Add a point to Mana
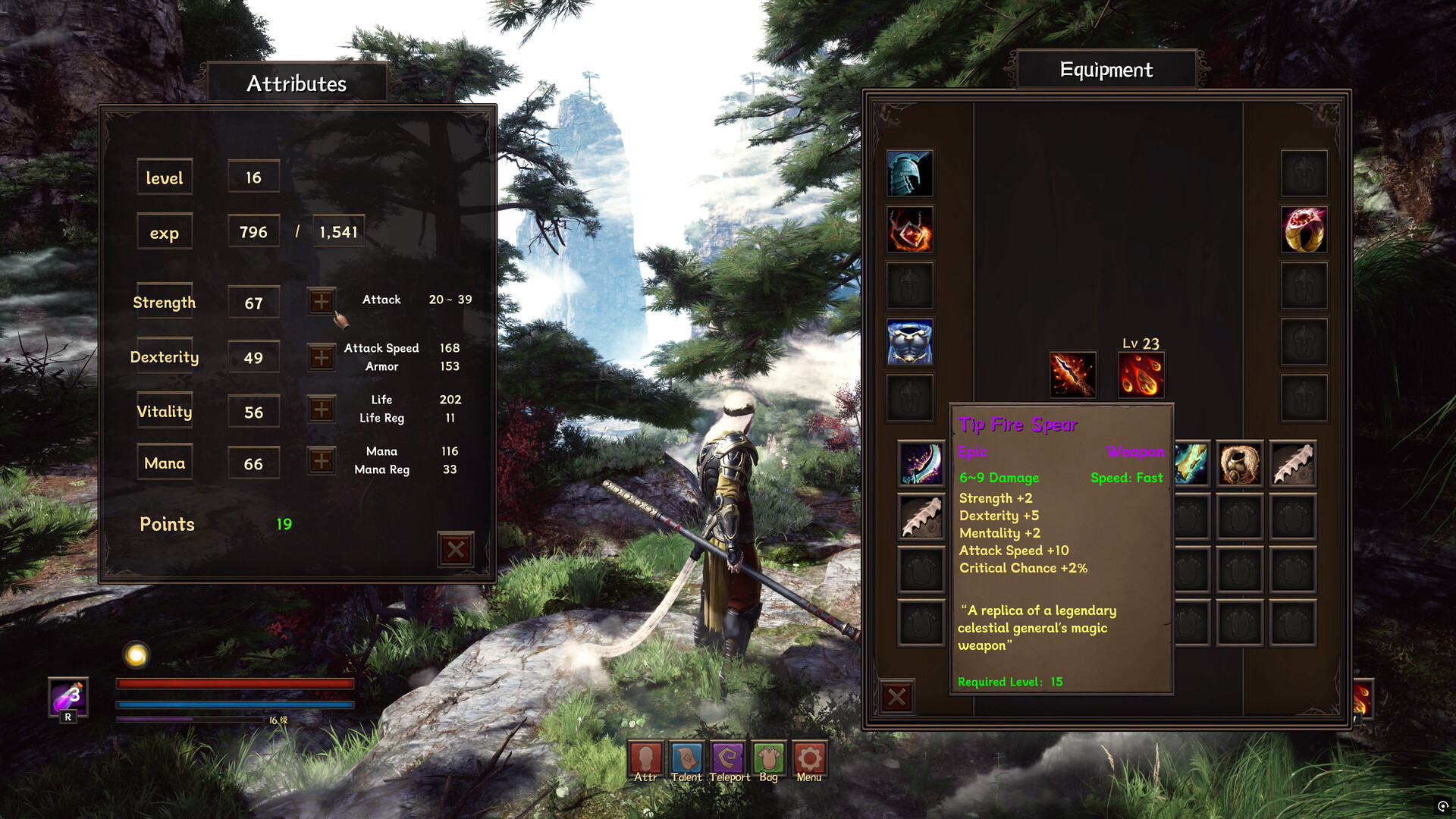This screenshot has height=819, width=1456. (322, 461)
